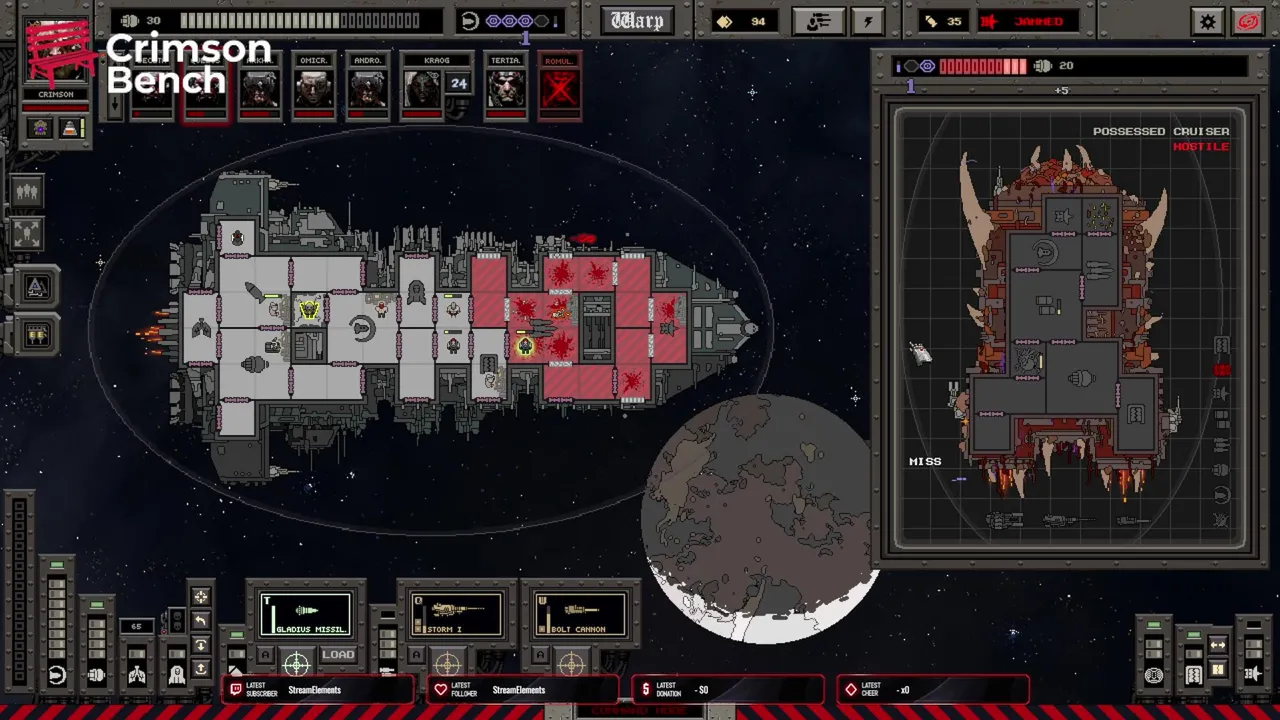Open the settings gear menu
Image resolution: width=1280 pixels, height=720 pixels.
click(1208, 21)
